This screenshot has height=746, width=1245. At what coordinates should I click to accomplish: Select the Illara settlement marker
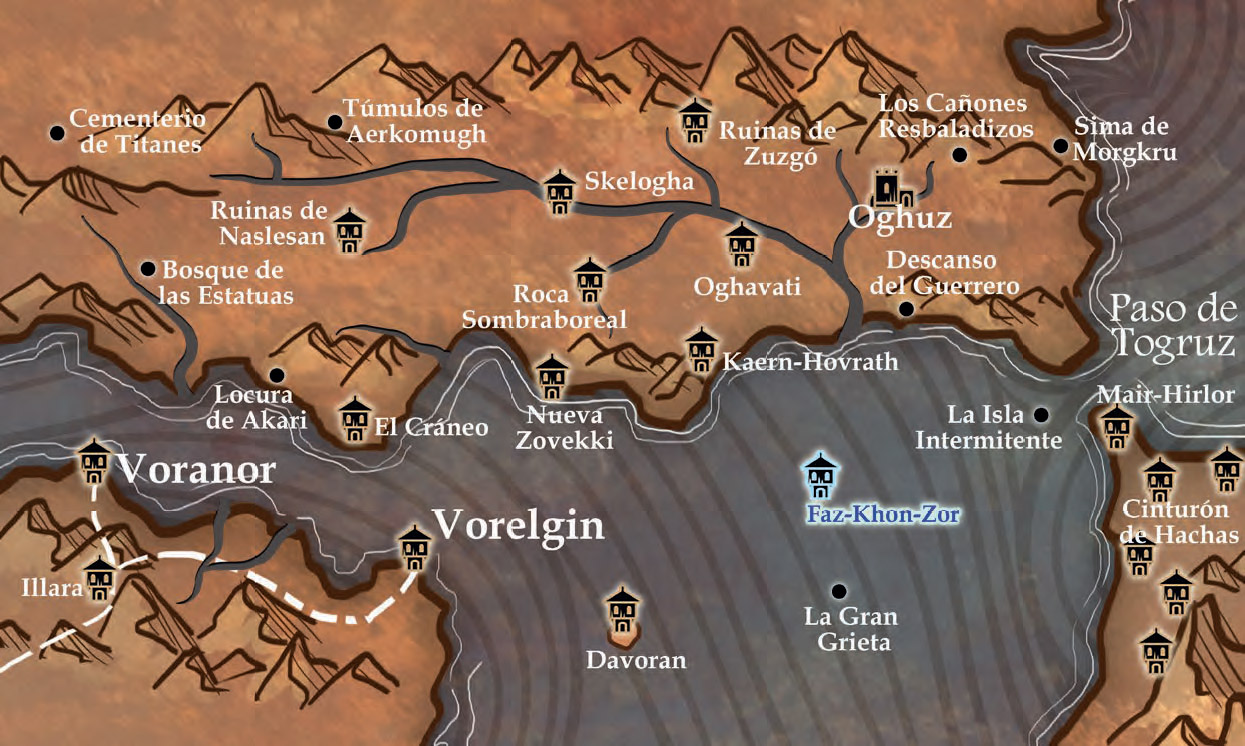pos(99,579)
